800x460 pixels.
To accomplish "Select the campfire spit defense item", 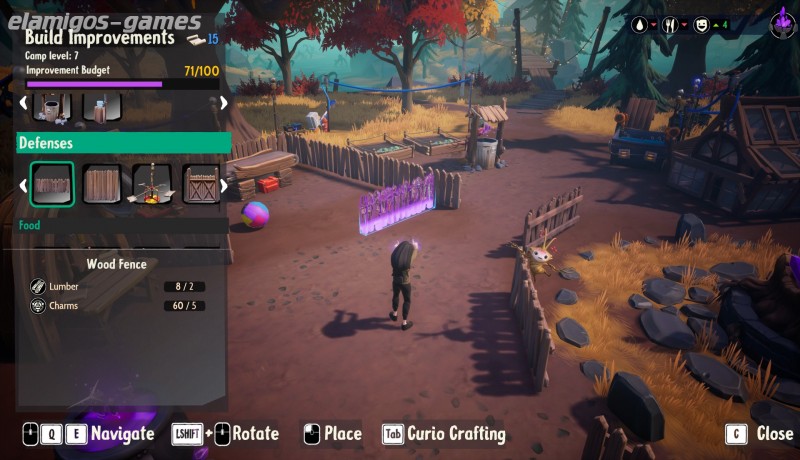I will (151, 185).
